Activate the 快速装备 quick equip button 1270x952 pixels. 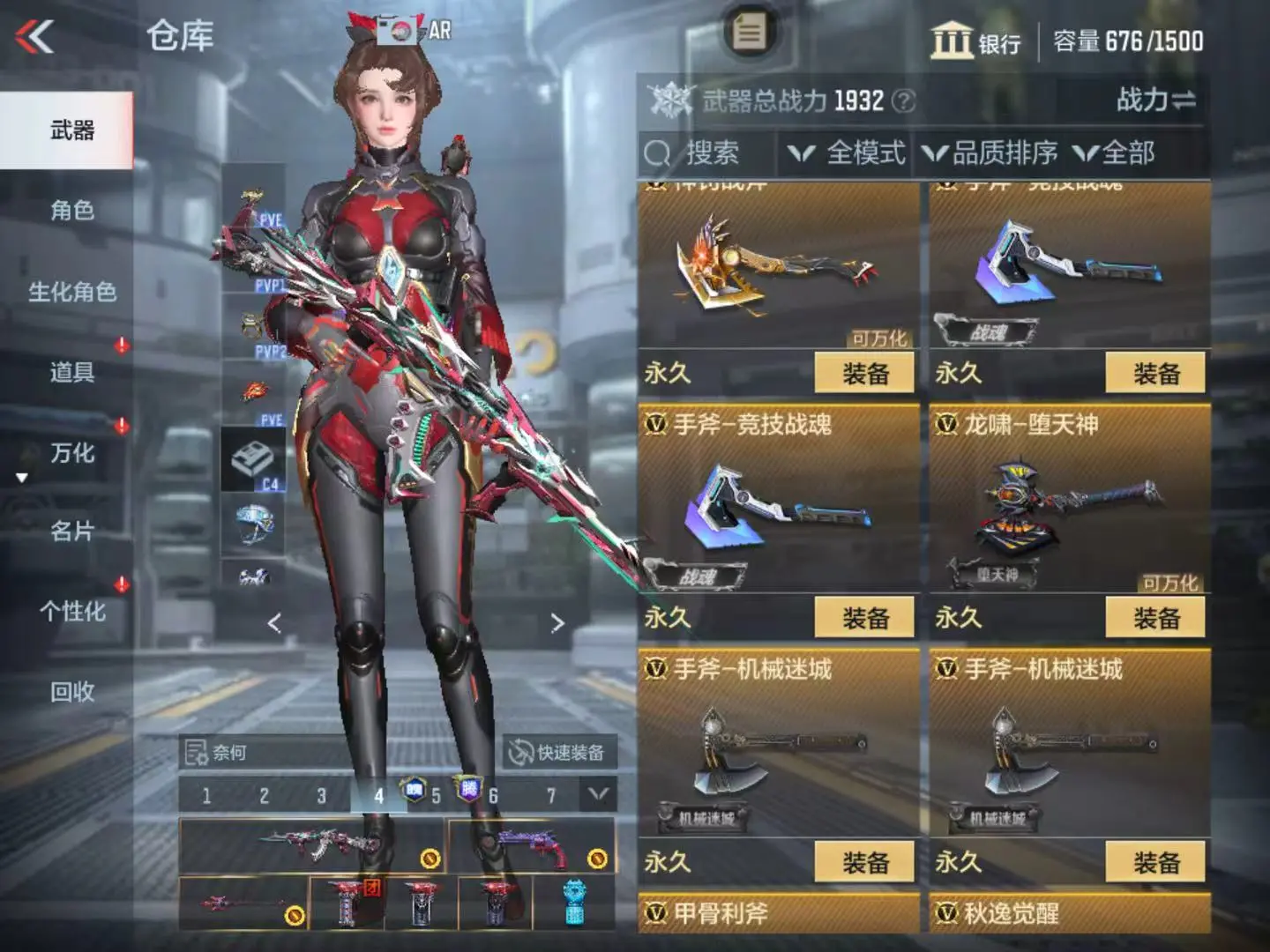(x=557, y=753)
